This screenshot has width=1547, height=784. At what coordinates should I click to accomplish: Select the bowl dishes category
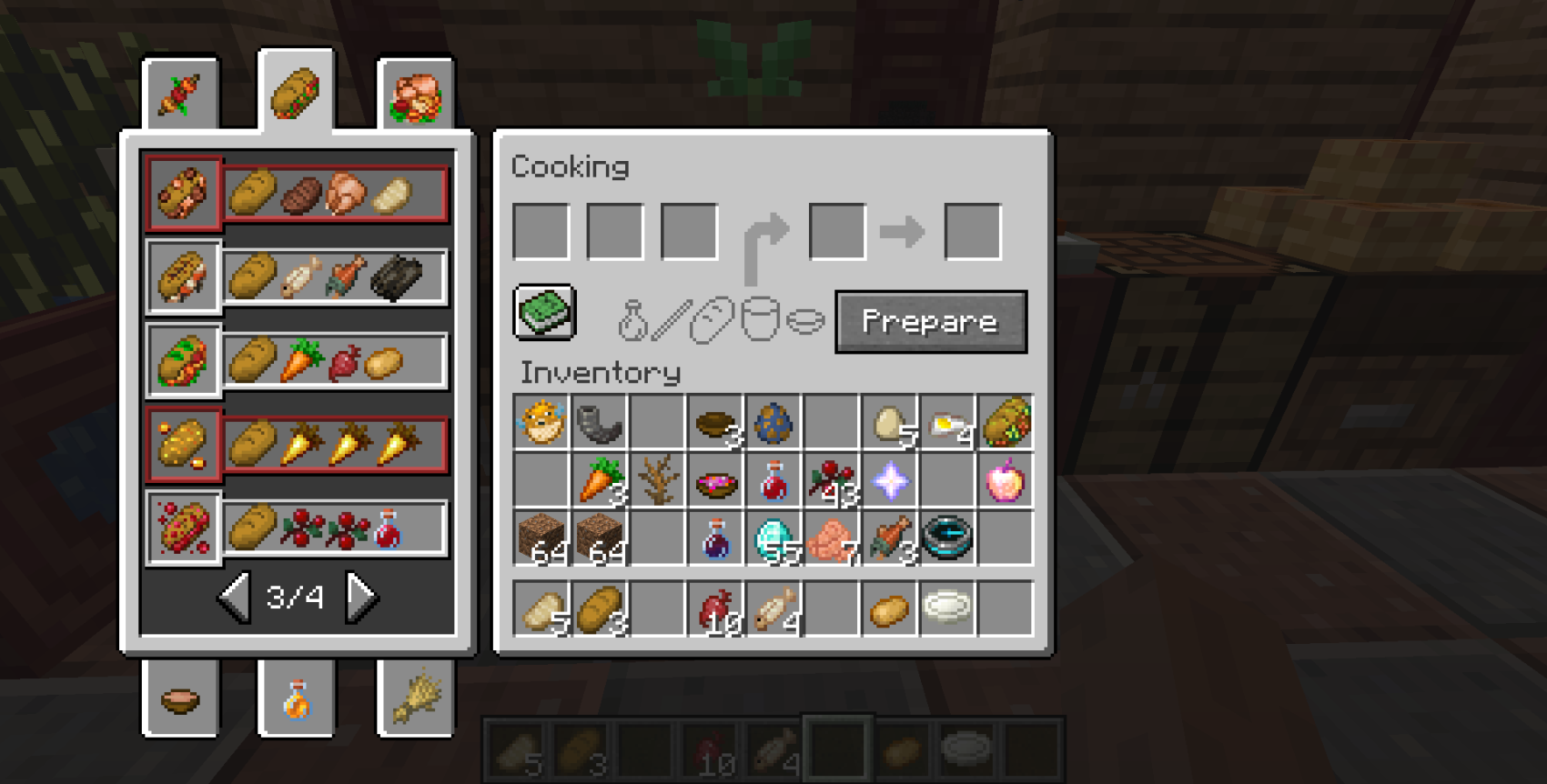(x=182, y=700)
